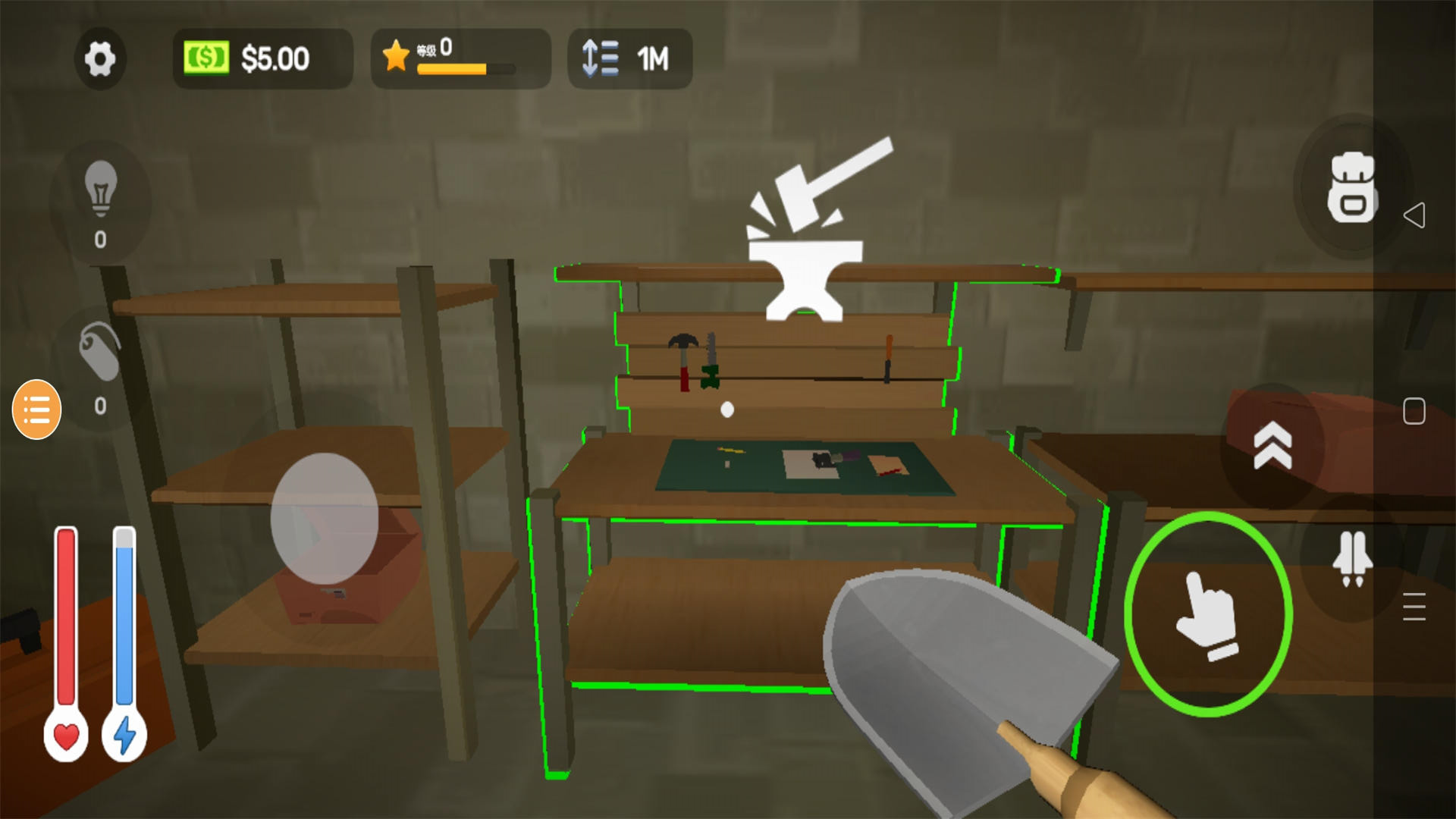Image resolution: width=1456 pixels, height=819 pixels.
Task: Open the settings gear menu
Action: (99, 58)
